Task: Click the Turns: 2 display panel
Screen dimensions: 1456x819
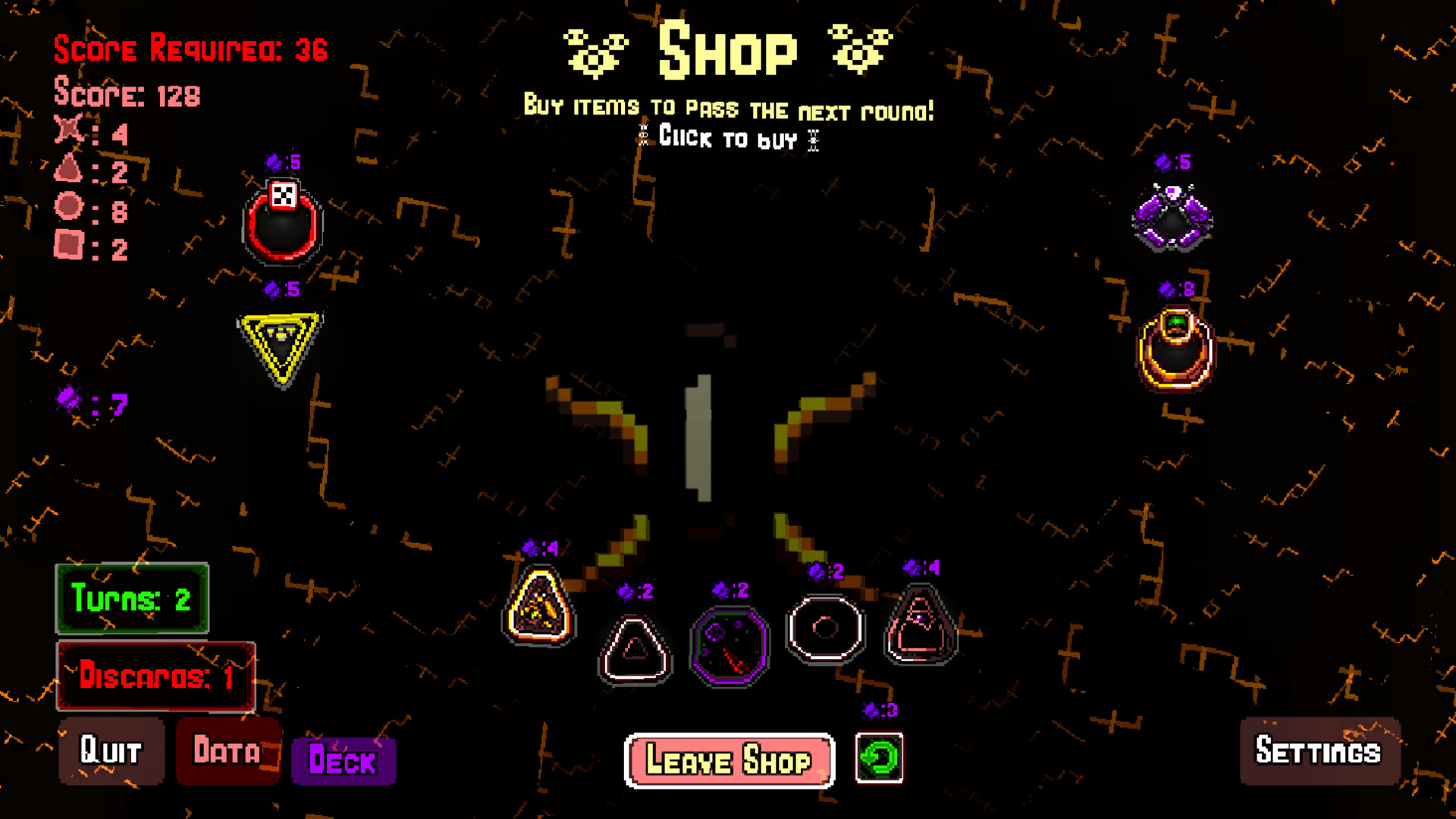Action: [132, 601]
